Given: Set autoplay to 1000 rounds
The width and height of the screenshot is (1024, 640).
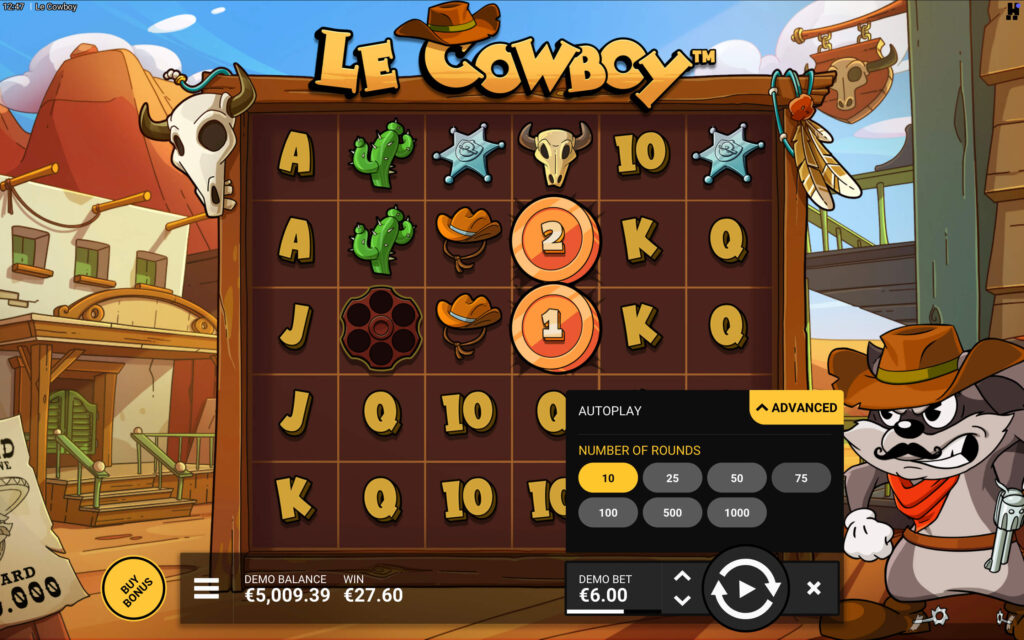Looking at the screenshot, I should click(737, 512).
